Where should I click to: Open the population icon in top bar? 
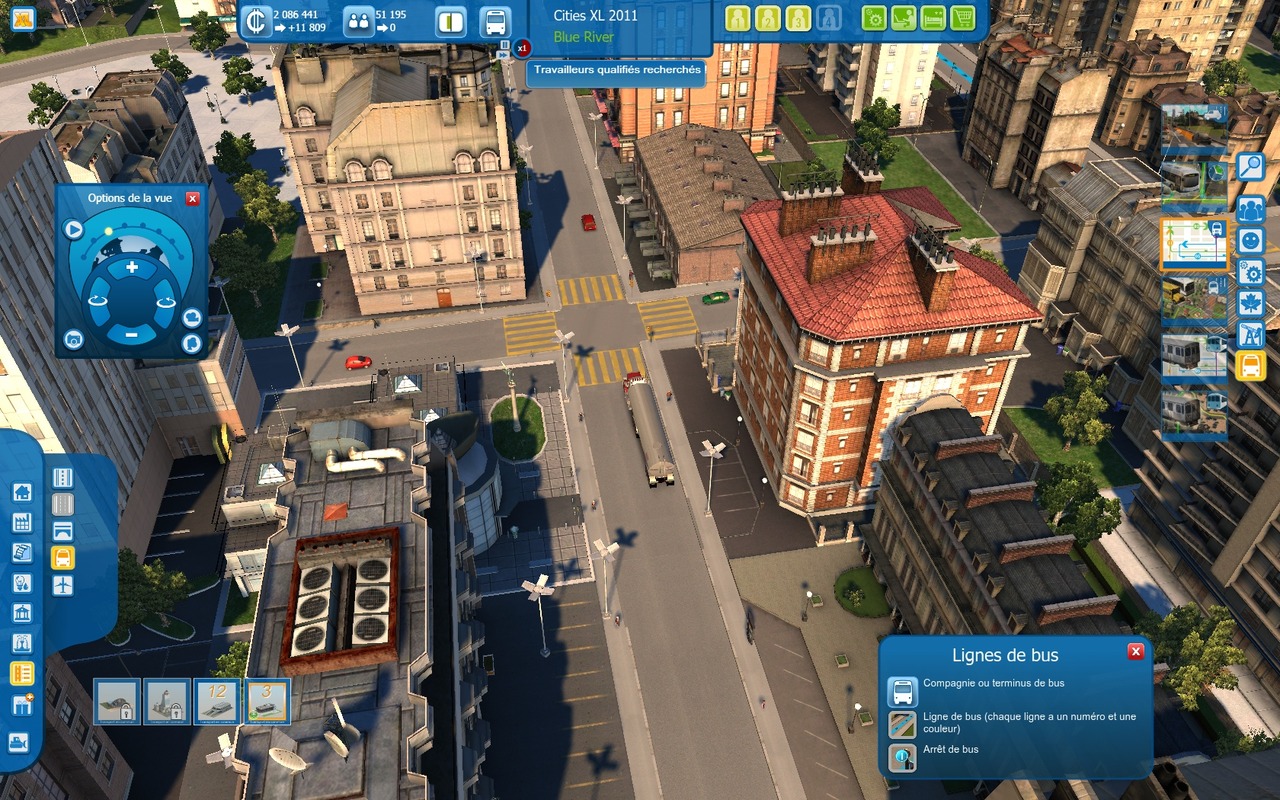click(357, 21)
